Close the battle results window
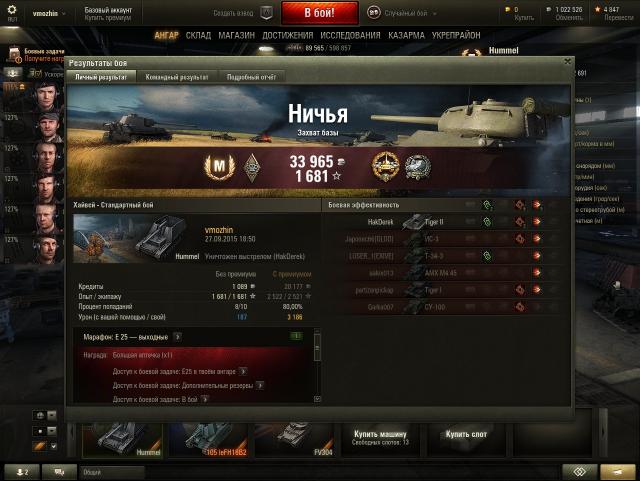 click(x=568, y=61)
